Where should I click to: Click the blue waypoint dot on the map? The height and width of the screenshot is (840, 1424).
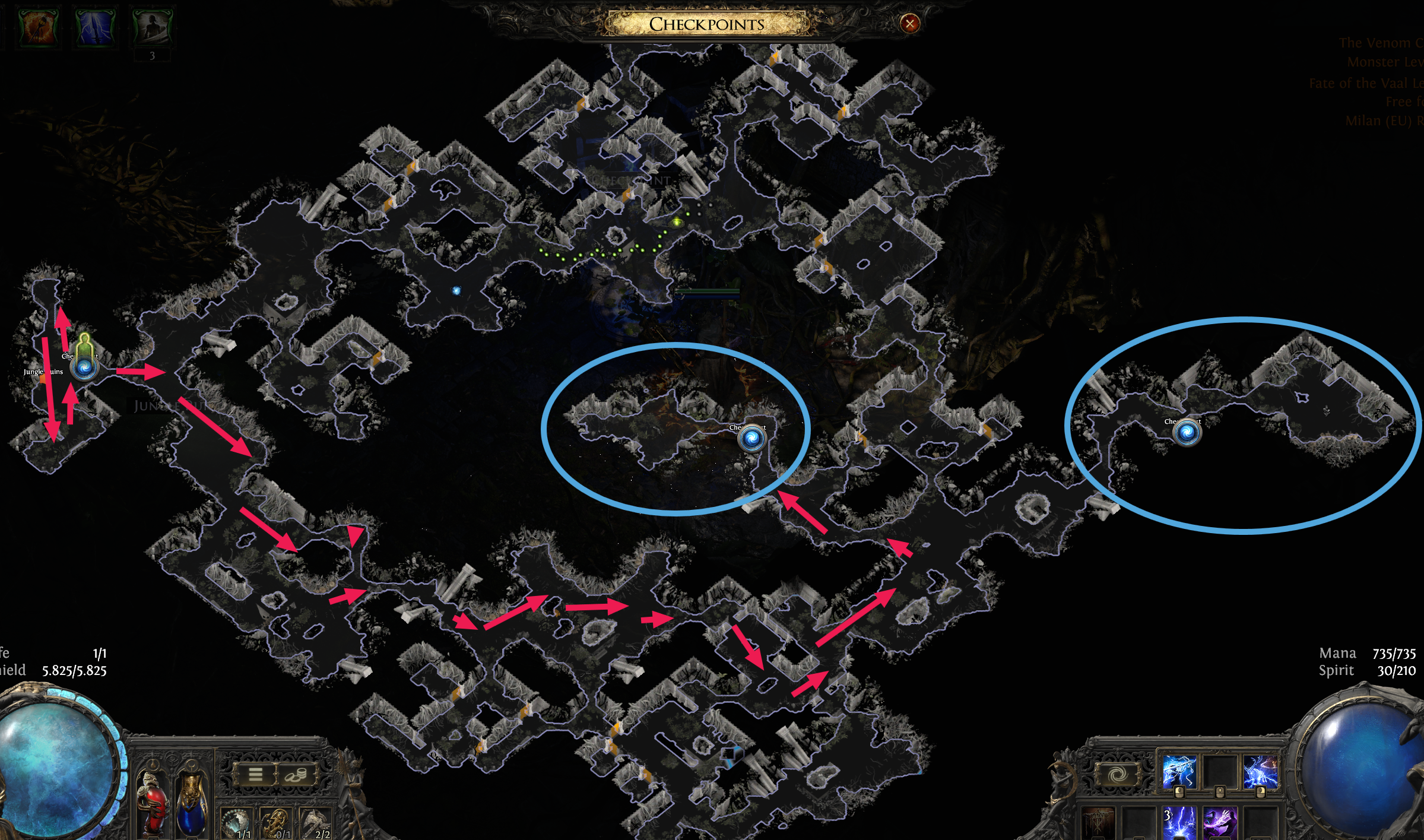[x=456, y=289]
